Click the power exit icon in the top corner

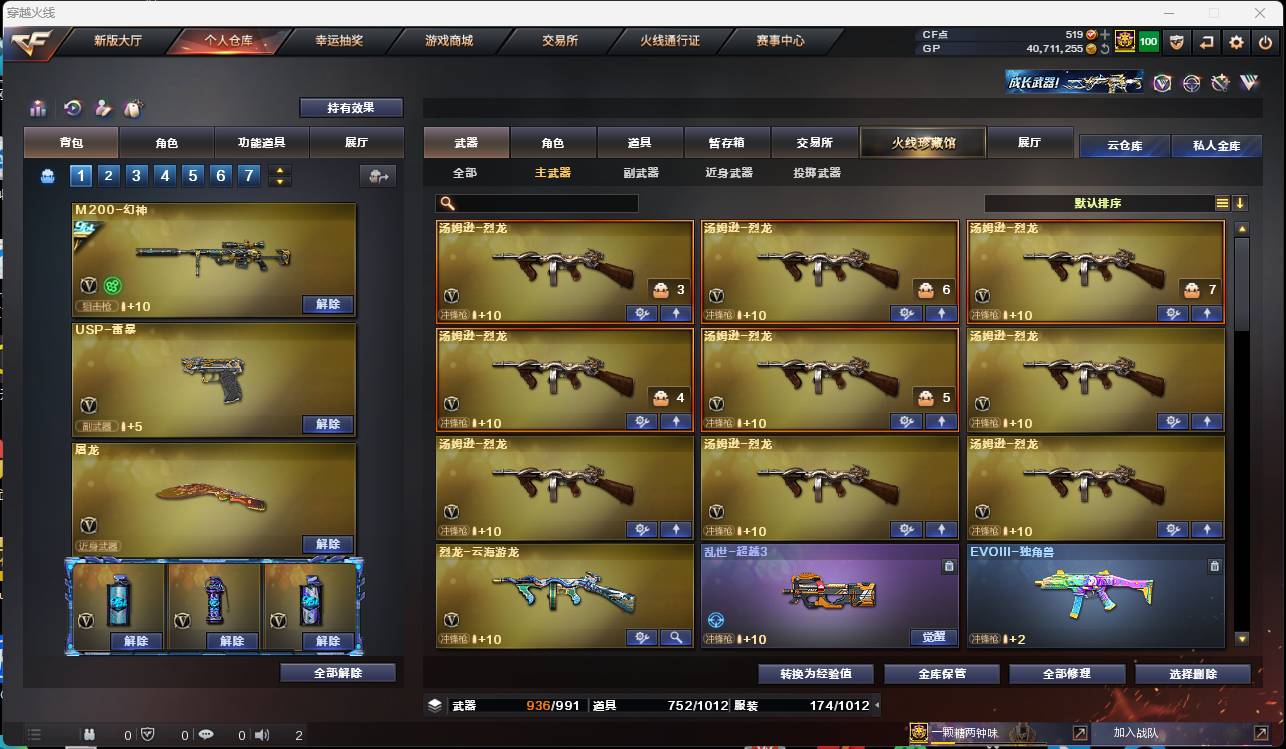(1264, 42)
